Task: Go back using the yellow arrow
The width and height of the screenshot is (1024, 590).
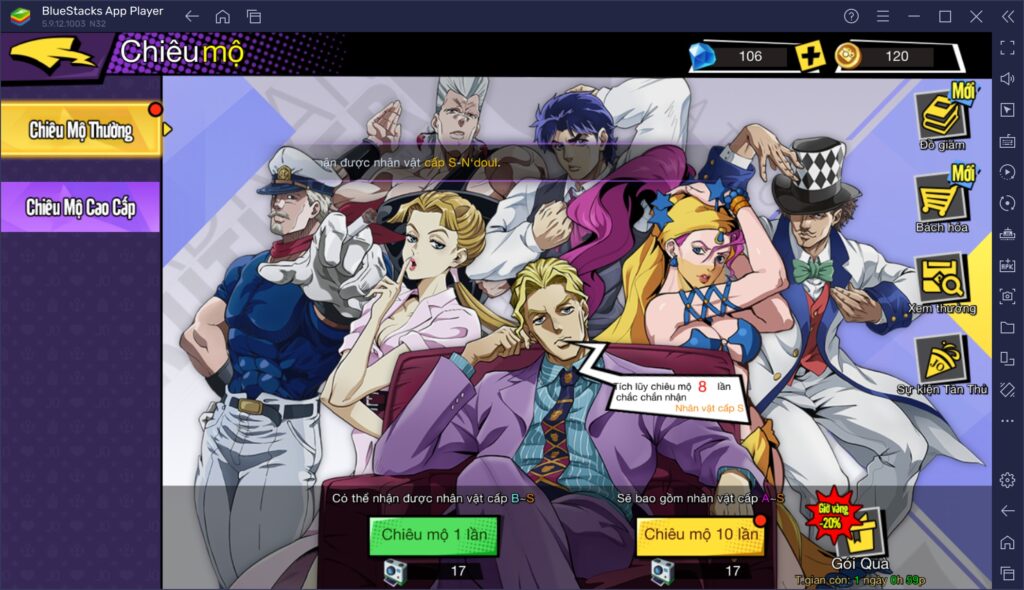Action: (x=52, y=54)
